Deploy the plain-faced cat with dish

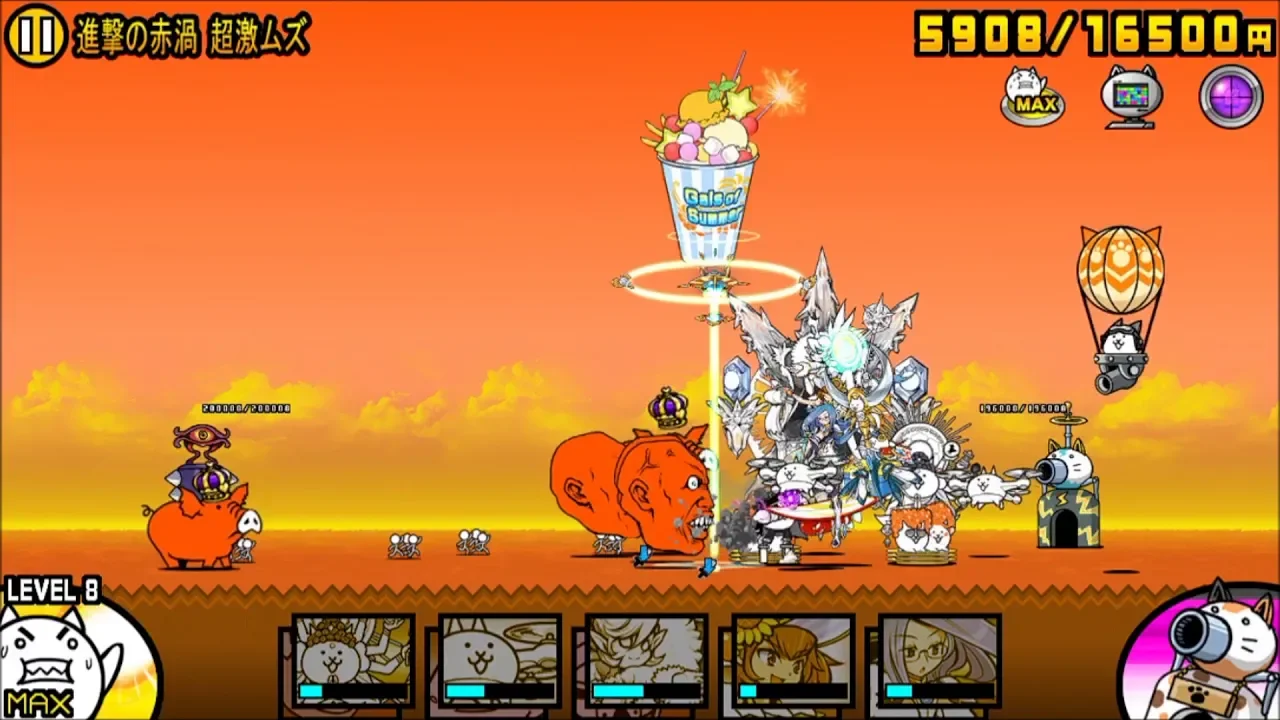(500, 662)
